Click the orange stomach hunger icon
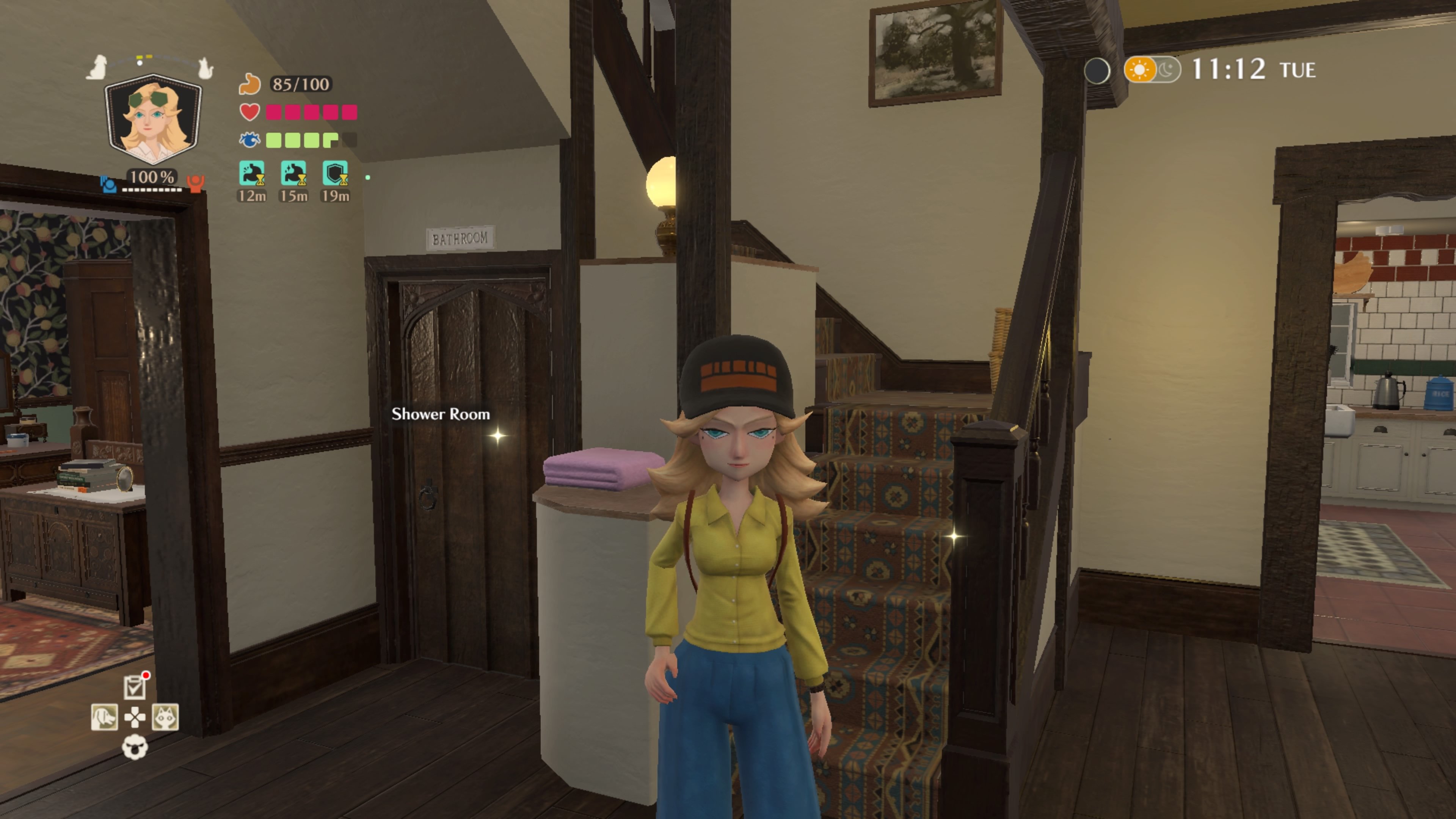 [x=249, y=84]
